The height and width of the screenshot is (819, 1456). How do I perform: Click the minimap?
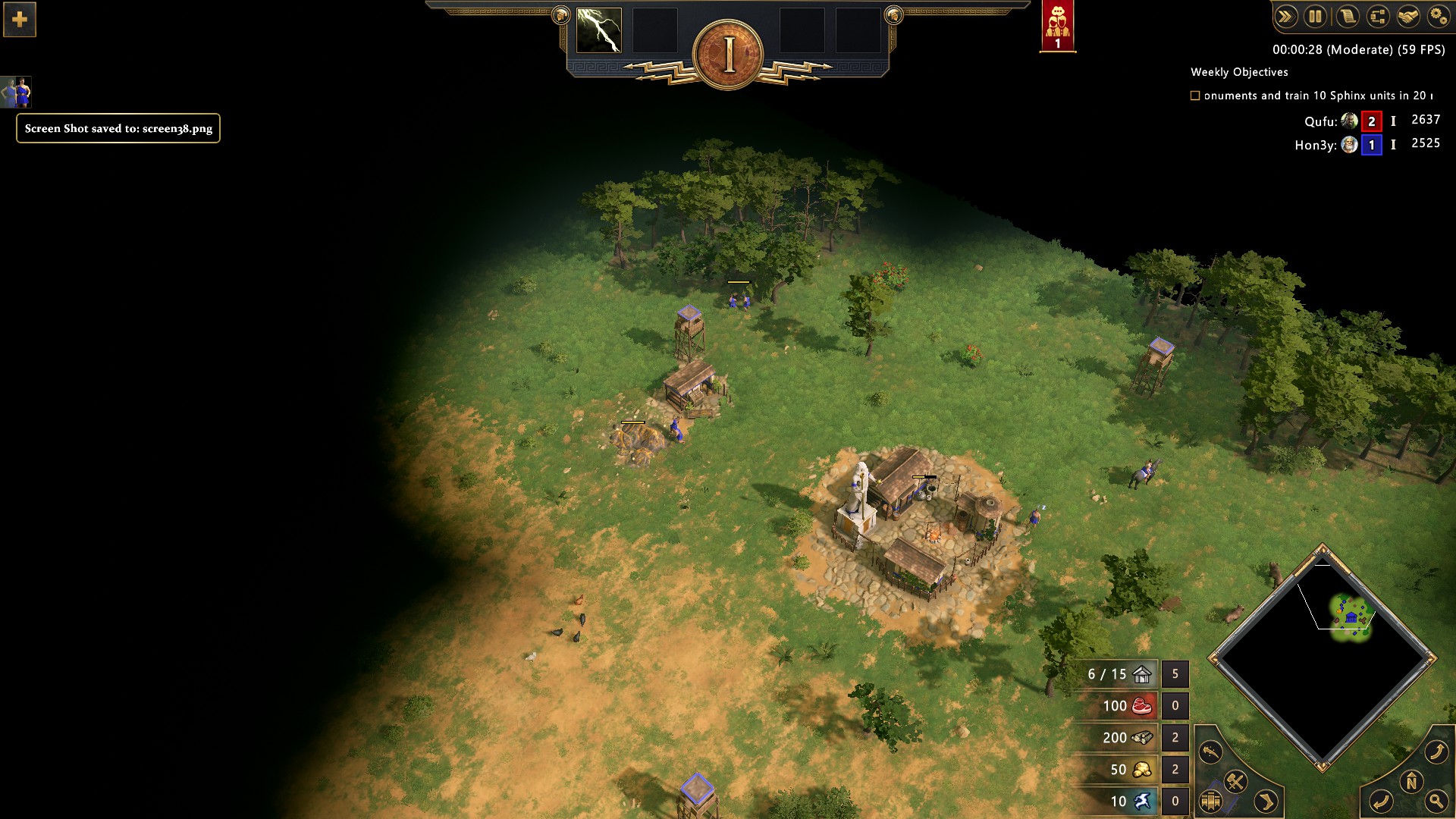[1323, 657]
